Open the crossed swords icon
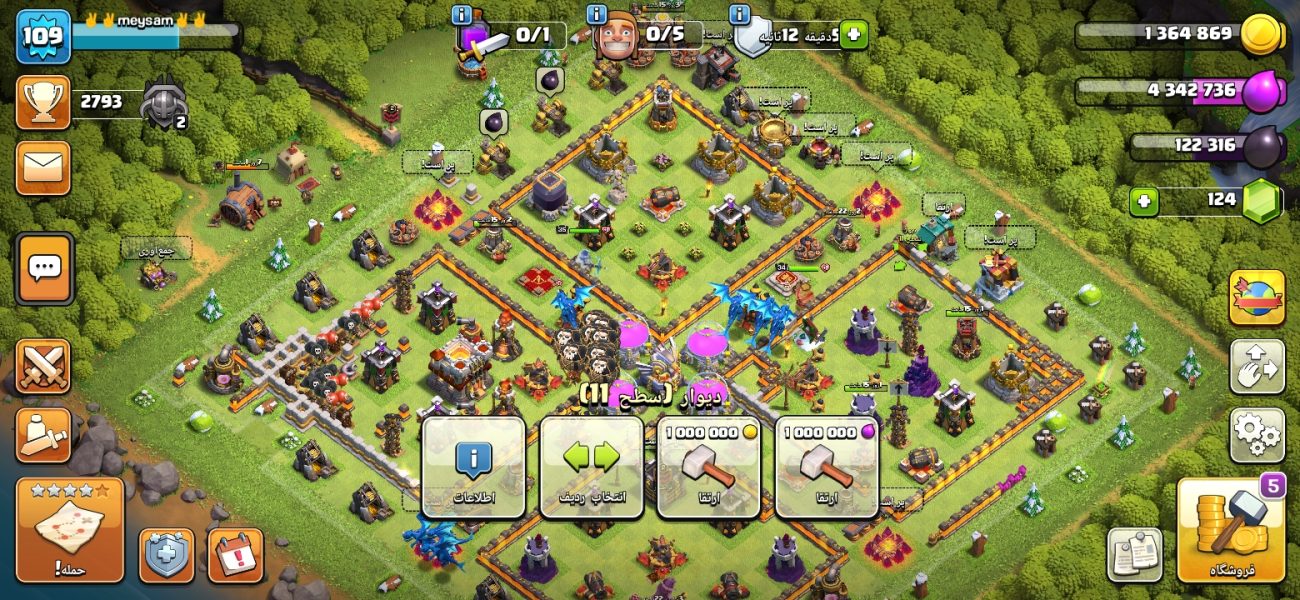Viewport: 1300px width, 600px height. click(43, 366)
